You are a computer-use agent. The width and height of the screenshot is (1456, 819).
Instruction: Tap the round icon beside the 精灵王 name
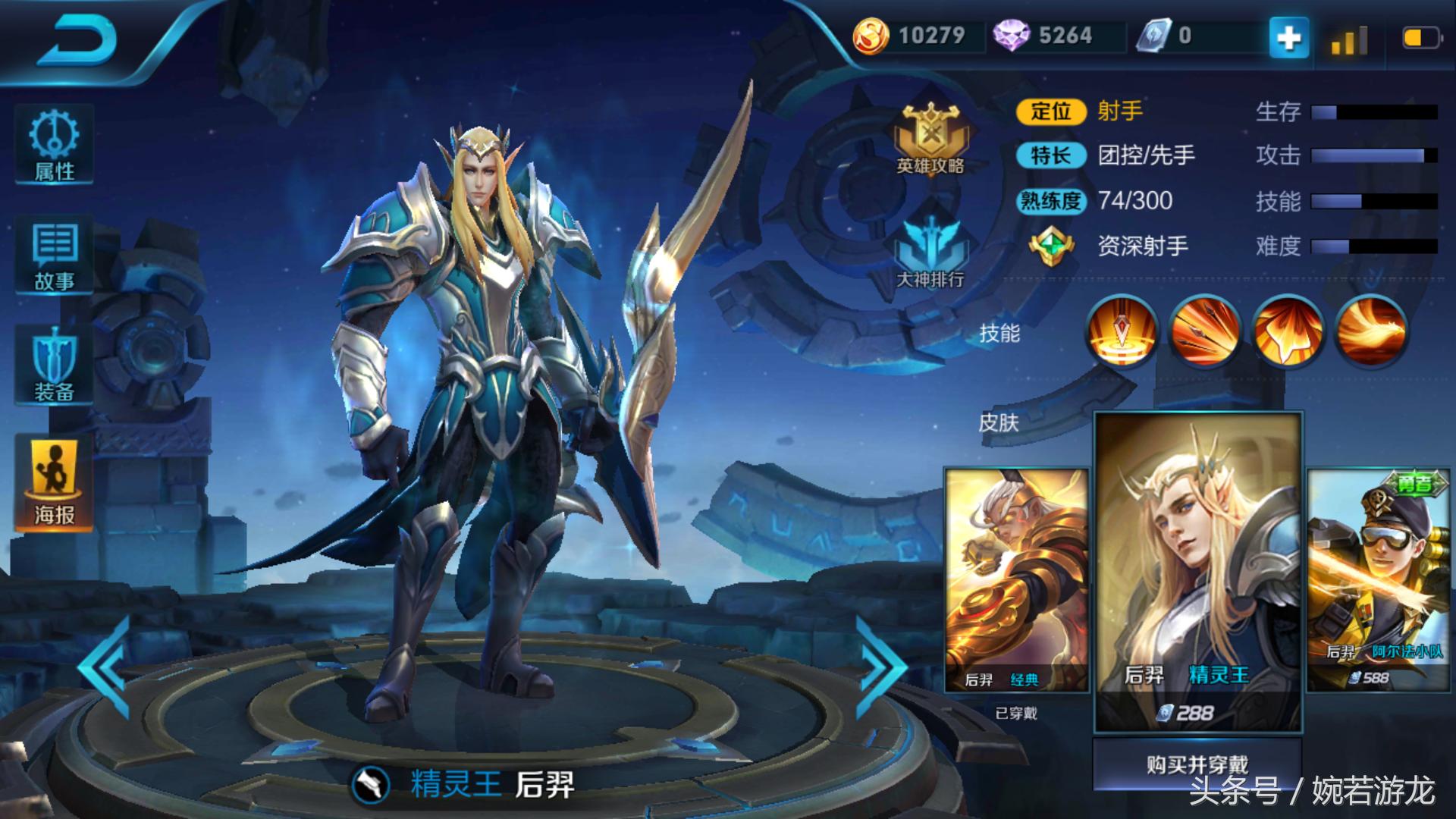tap(371, 785)
